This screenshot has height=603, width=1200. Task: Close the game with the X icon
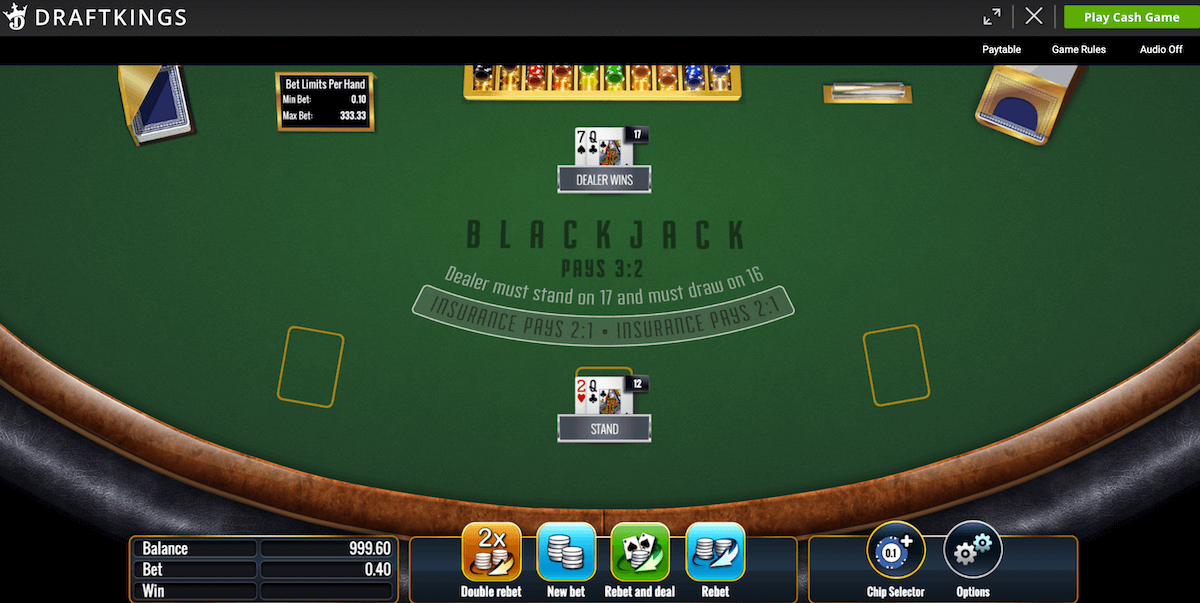click(1034, 17)
